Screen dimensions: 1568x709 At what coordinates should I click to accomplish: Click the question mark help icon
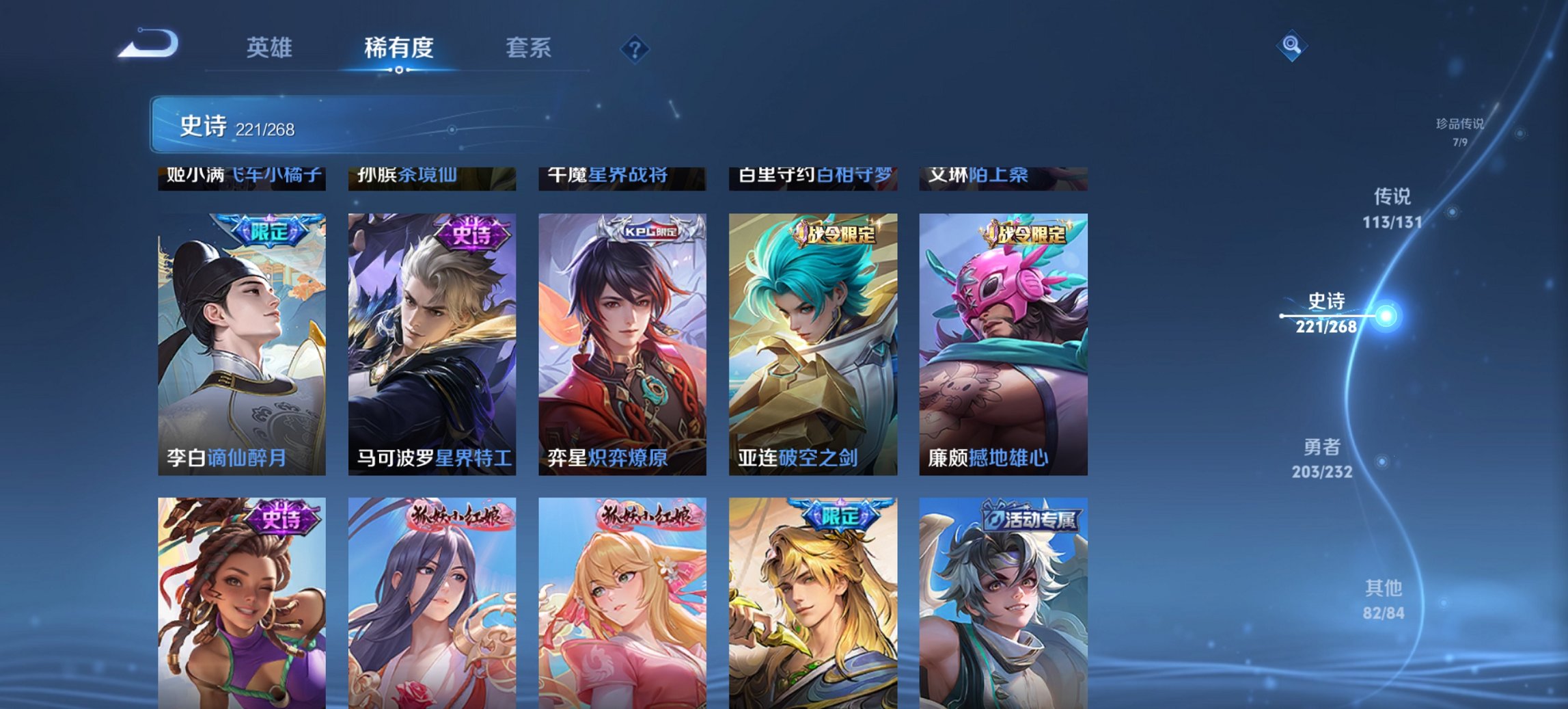tap(635, 48)
